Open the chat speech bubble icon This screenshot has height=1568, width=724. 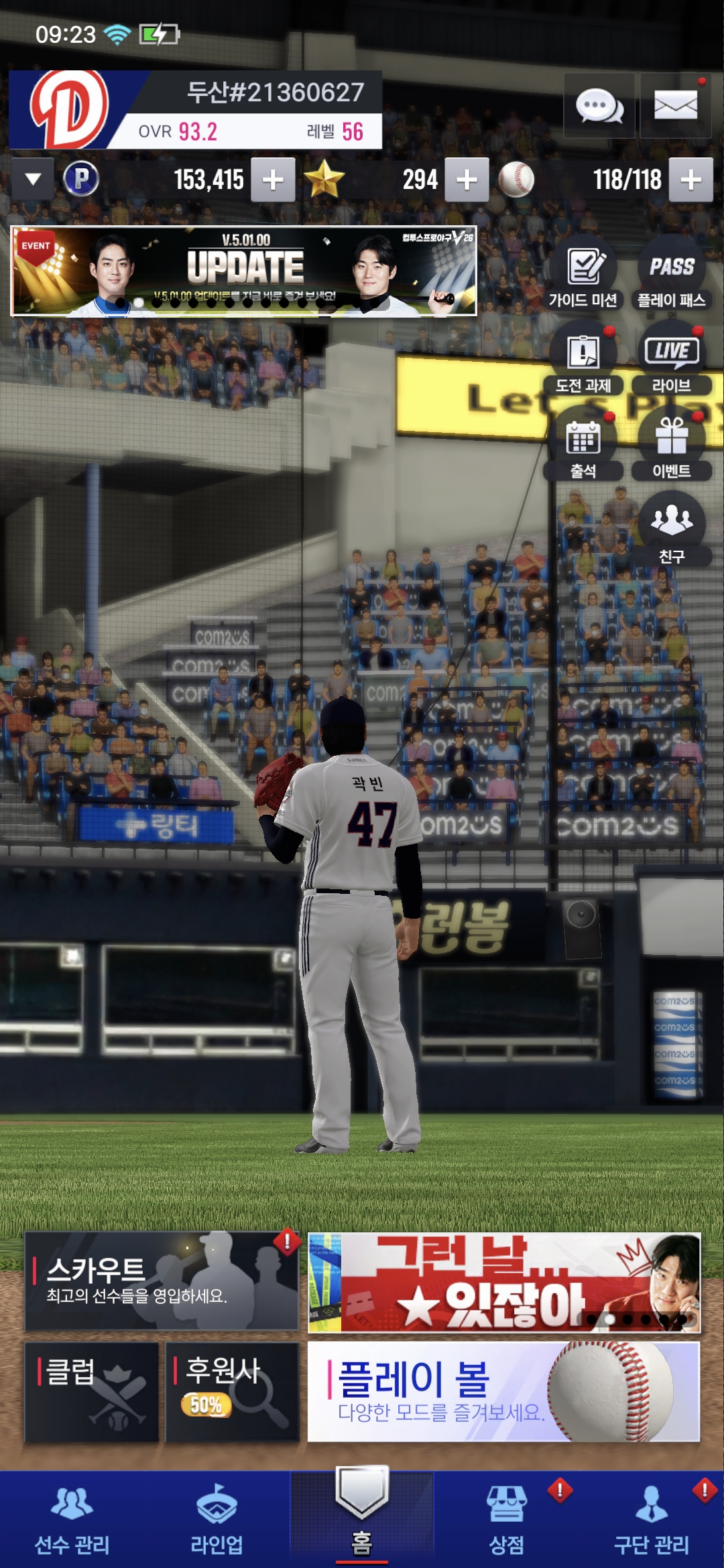[599, 107]
